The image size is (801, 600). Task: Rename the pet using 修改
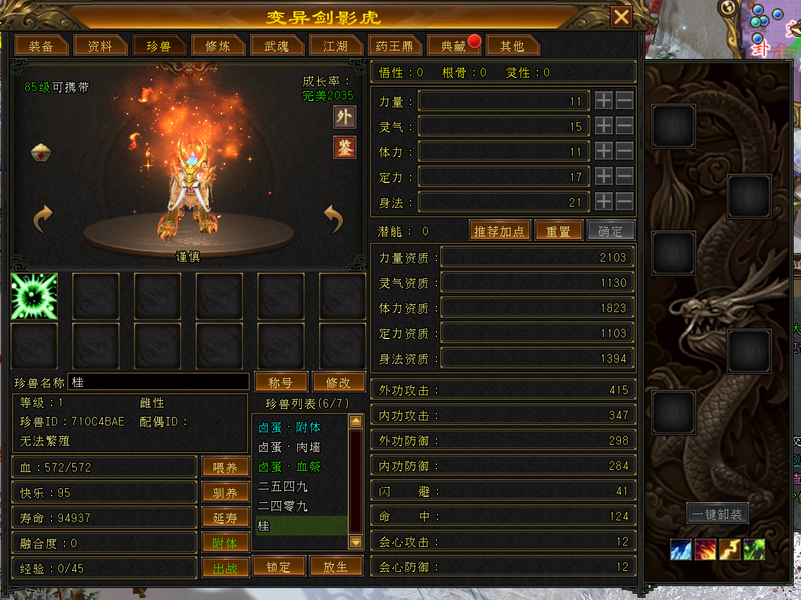click(x=339, y=382)
